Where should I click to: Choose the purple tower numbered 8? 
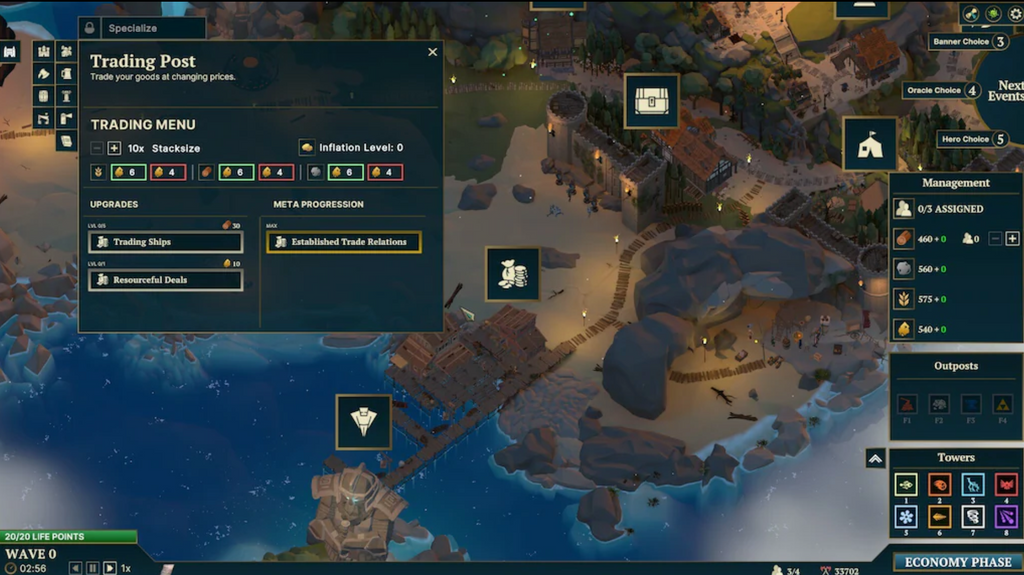click(x=1006, y=517)
